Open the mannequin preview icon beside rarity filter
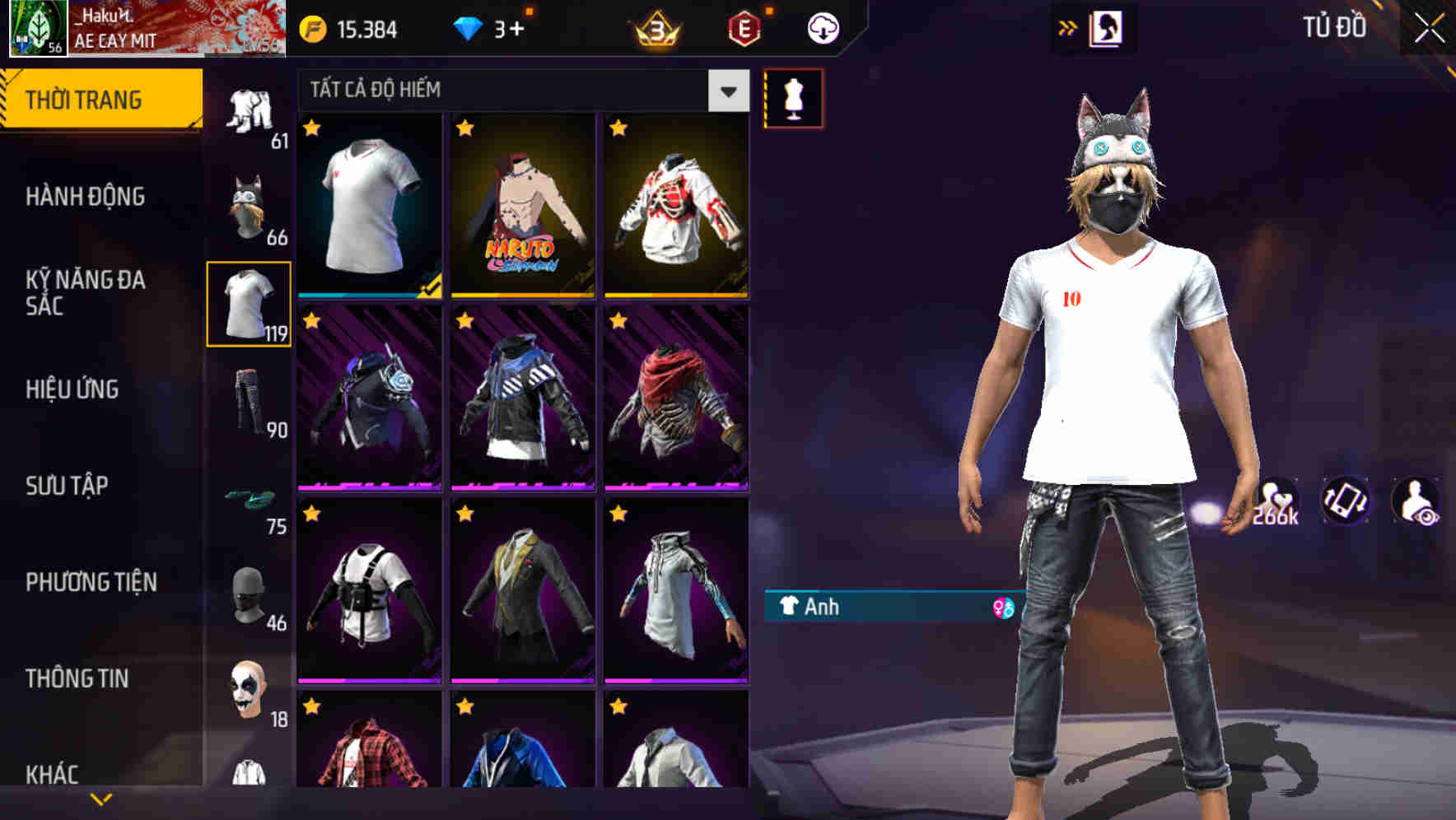Viewport: 1456px width, 820px height. tap(795, 97)
